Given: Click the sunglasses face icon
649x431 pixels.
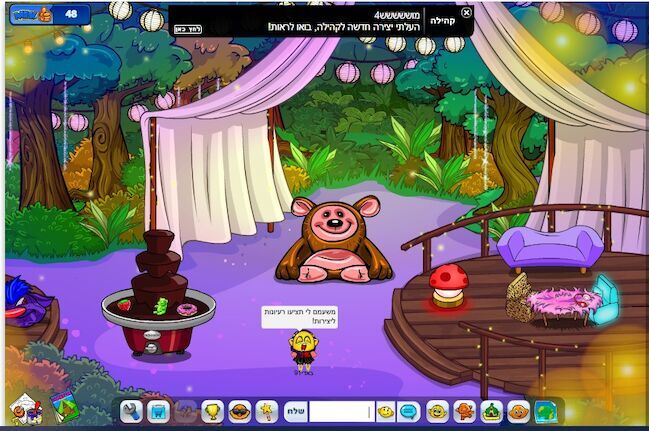Looking at the screenshot, I should point(240,411).
